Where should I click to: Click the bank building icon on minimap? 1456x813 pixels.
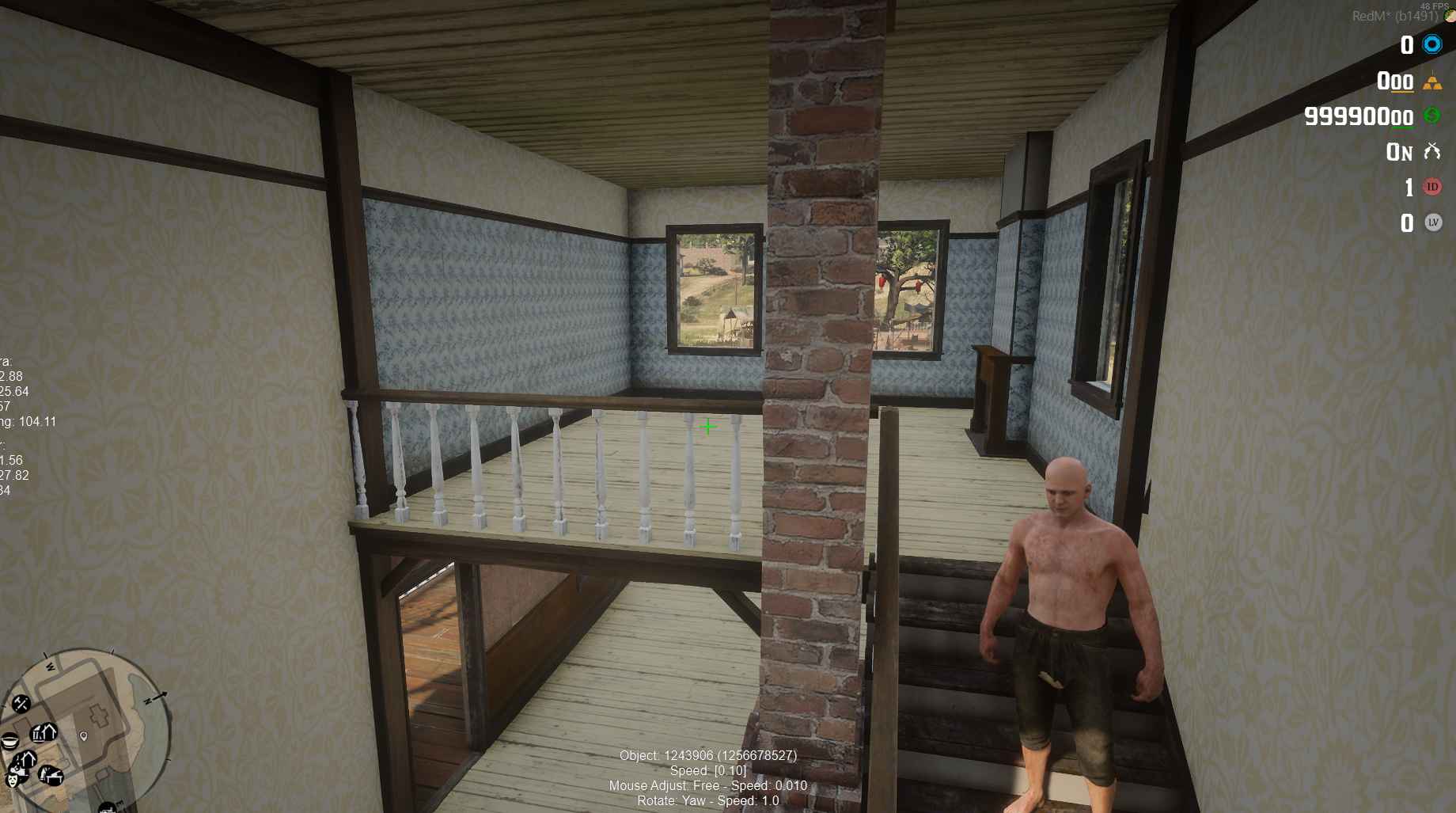click(x=39, y=734)
